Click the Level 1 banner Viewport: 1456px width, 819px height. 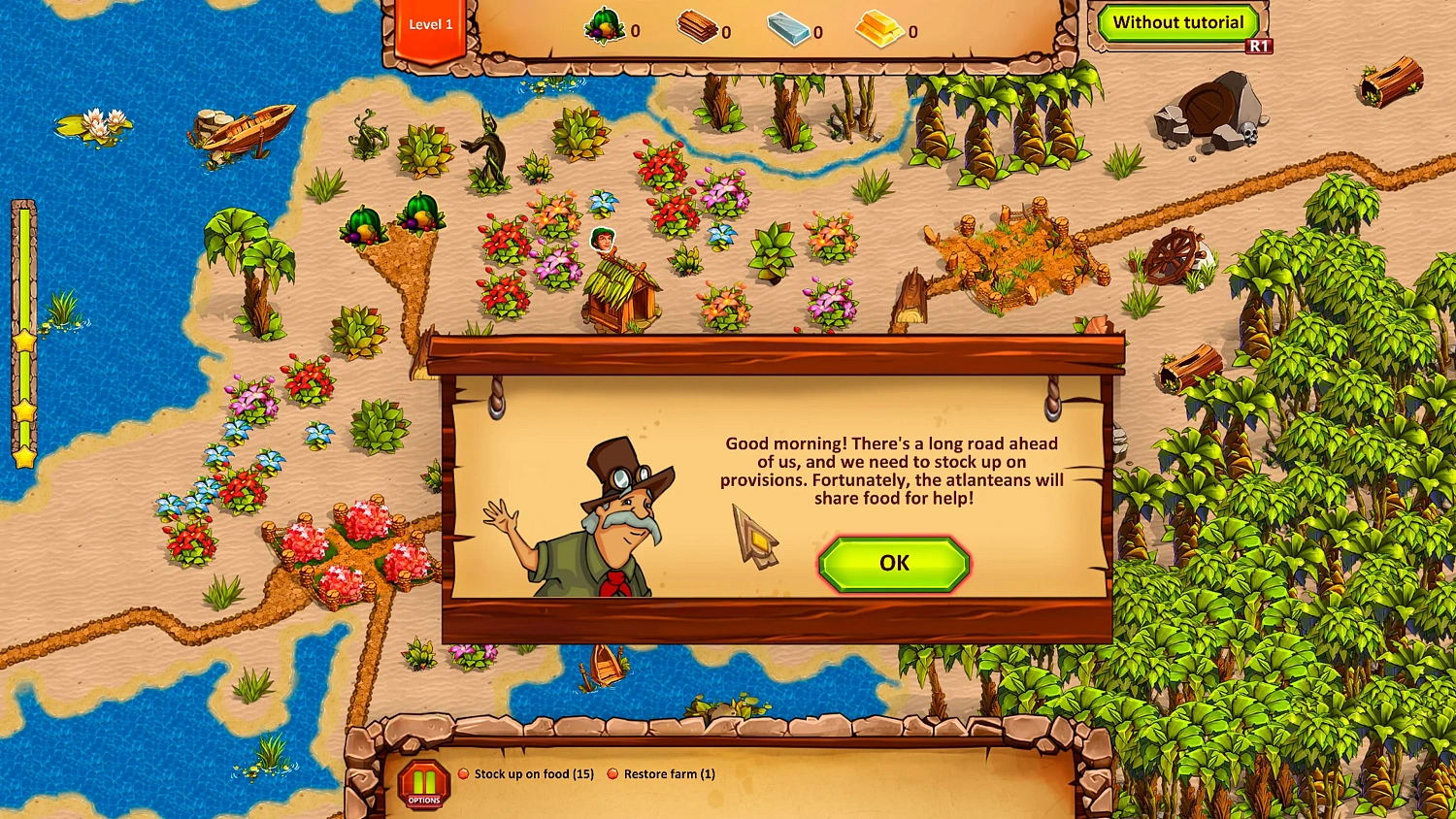point(431,24)
